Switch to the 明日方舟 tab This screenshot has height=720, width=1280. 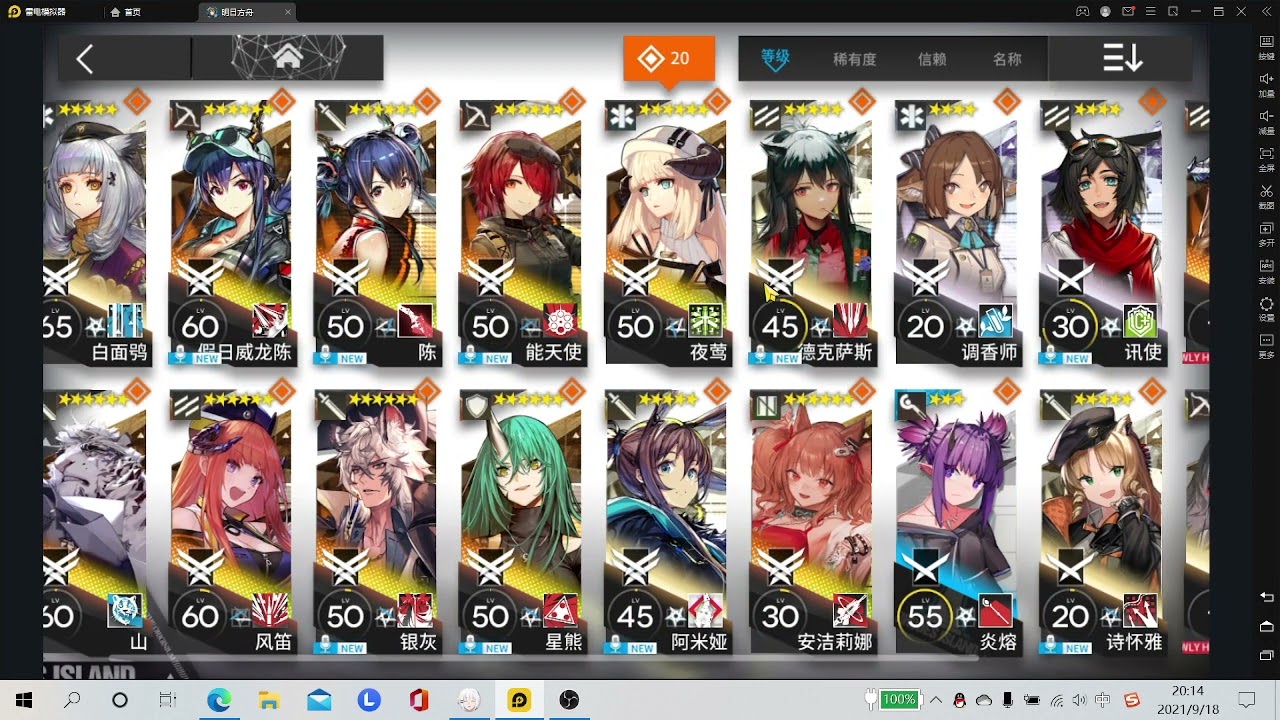(240, 14)
